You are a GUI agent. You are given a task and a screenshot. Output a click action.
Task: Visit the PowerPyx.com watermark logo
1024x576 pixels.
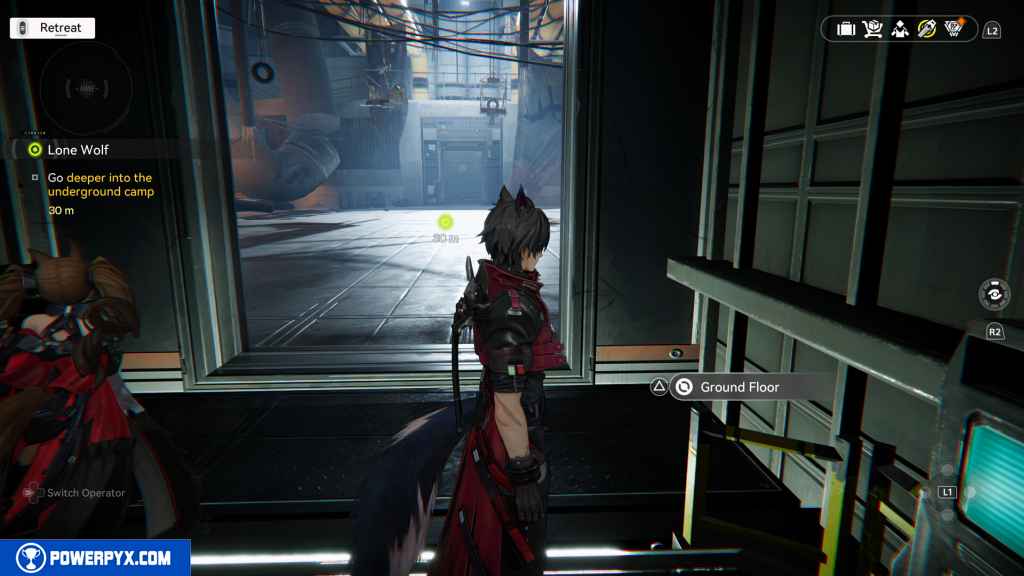coord(95,558)
